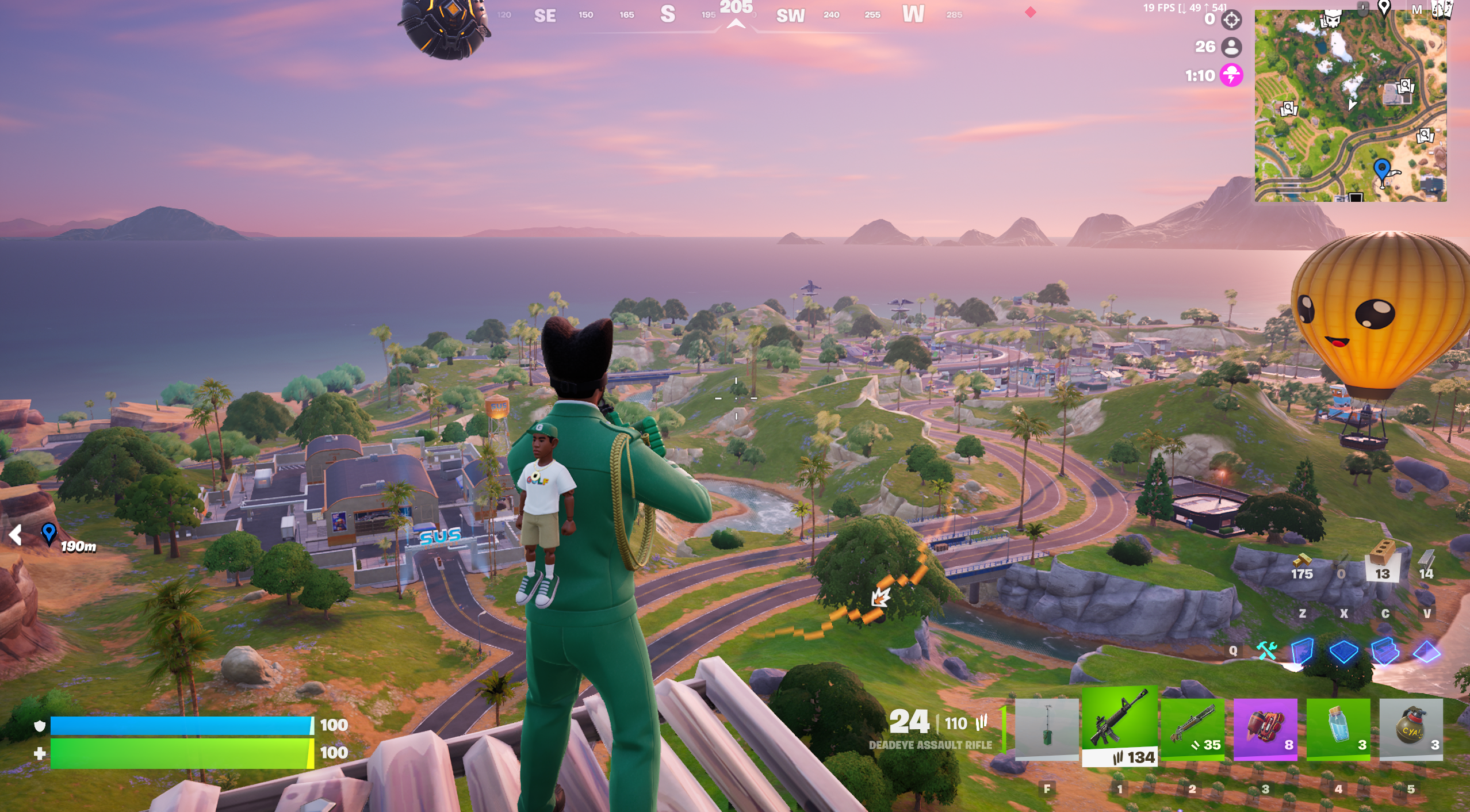Image resolution: width=1470 pixels, height=812 pixels.
Task: Click the blue pin marker on the minimap
Action: pyautogui.click(x=1382, y=171)
